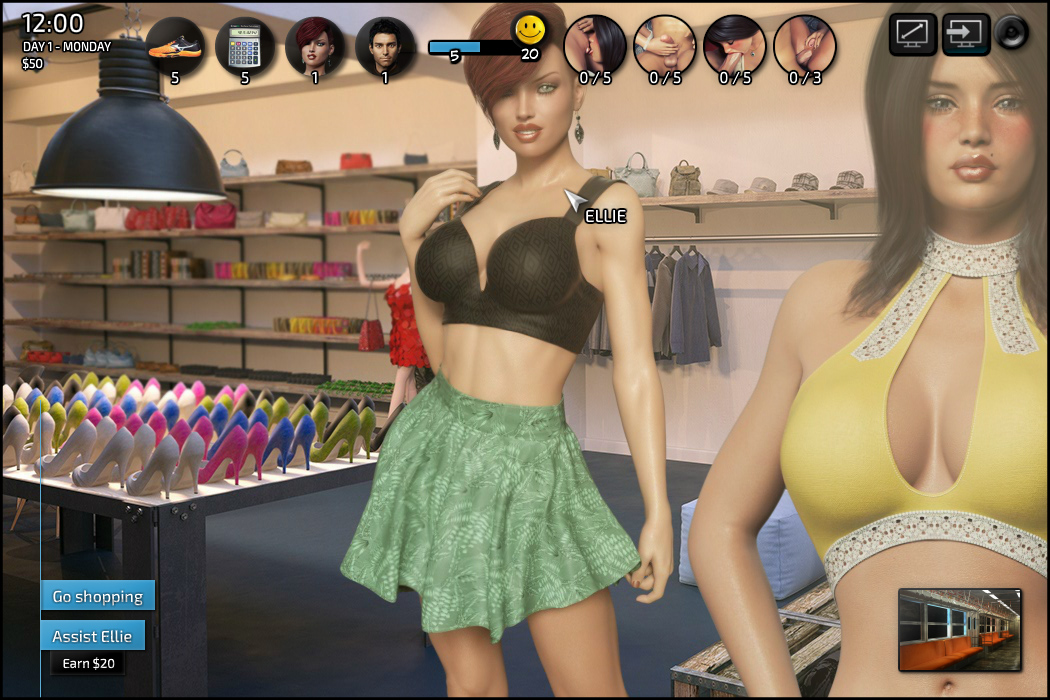This screenshot has height=700, width=1050.
Task: Click the Assist Ellie button
Action: click(92, 636)
